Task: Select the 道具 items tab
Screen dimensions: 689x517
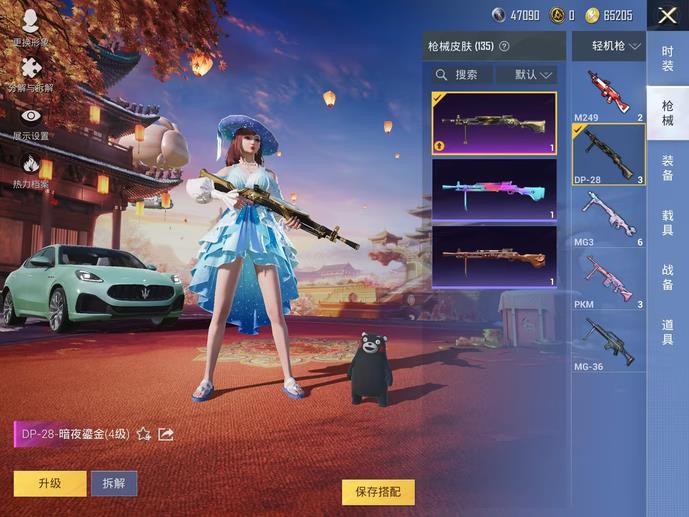Action: 667,332
